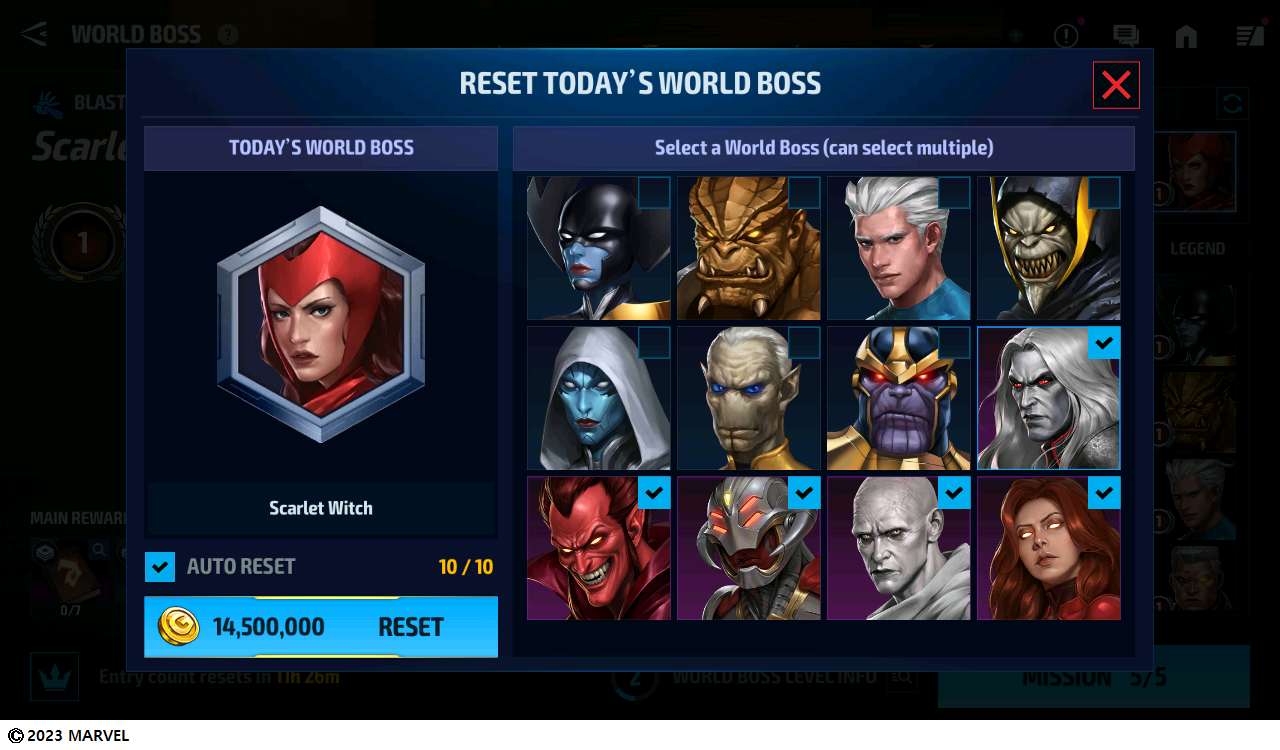Click the 14,500,000 gold Reset button
Viewport: 1280px width, 750px height.
(321, 627)
